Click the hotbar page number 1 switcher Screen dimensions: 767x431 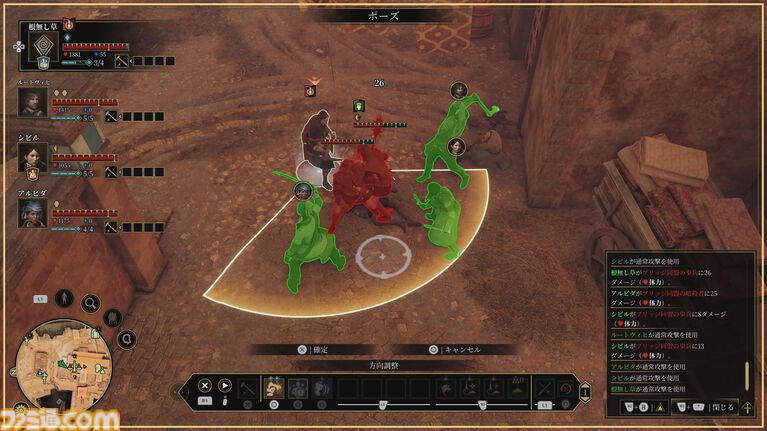tap(584, 391)
